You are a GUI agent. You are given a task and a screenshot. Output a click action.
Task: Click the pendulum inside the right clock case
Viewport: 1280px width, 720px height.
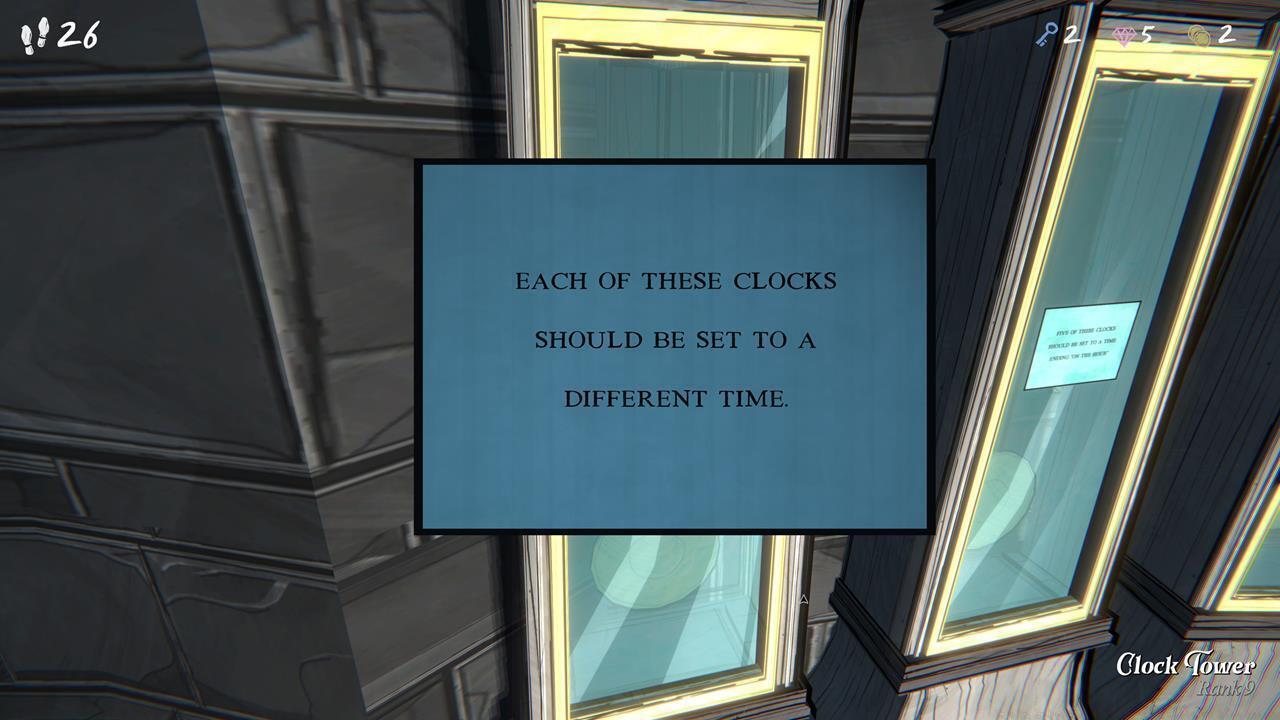(1010, 493)
